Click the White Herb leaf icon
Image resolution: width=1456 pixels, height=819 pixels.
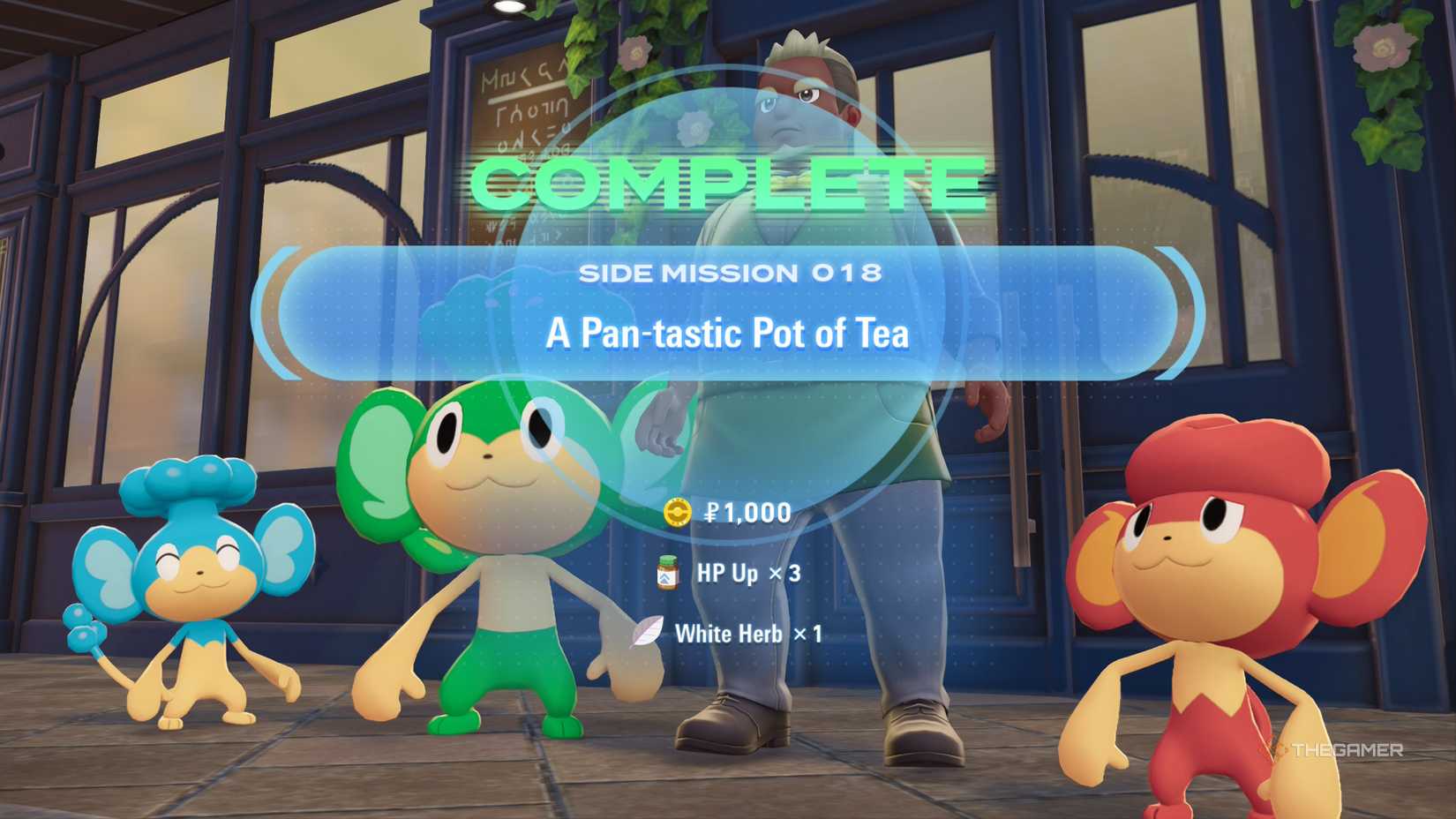[649, 632]
